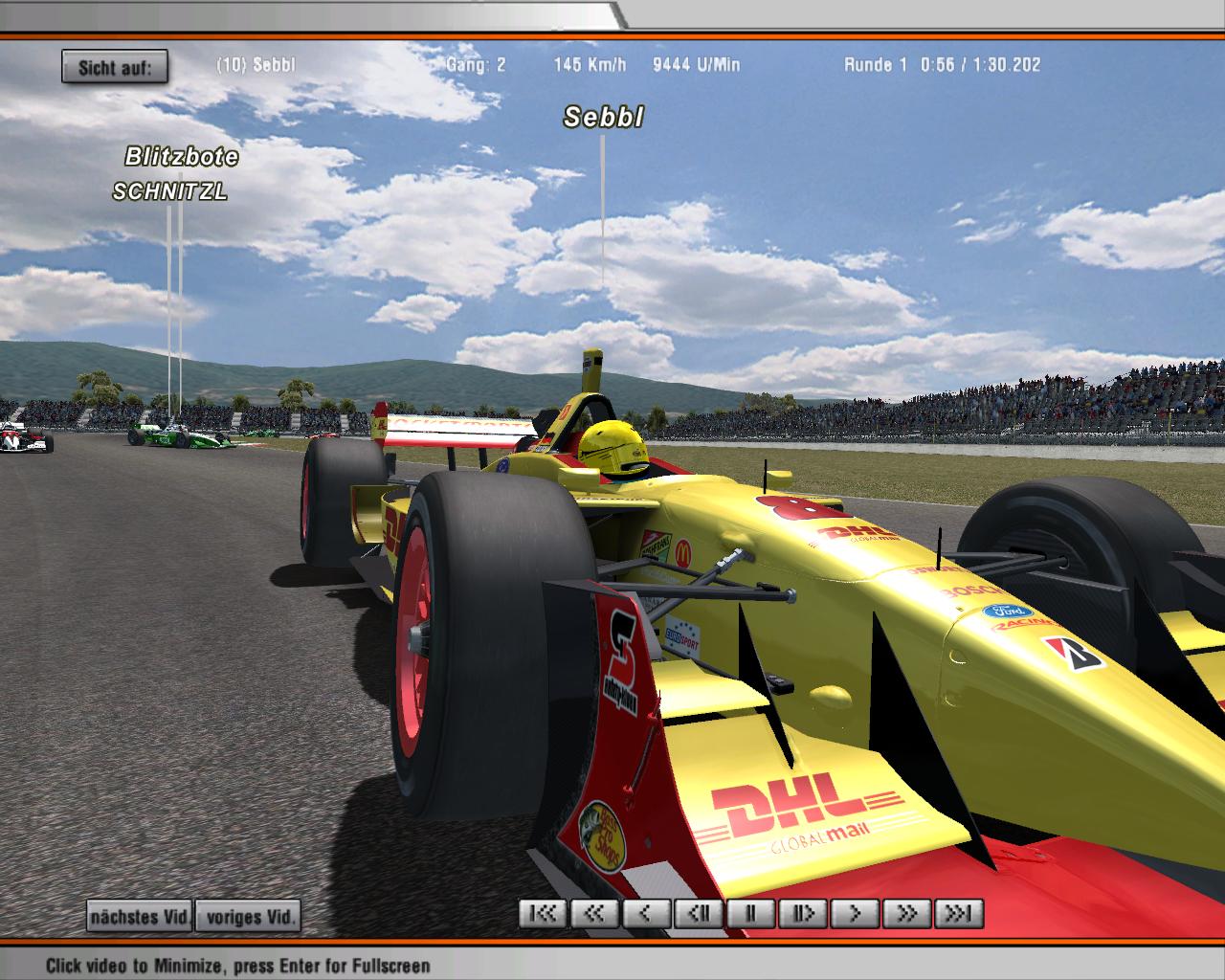Step one frame backward
Viewport: 1225px width, 980px height.
tap(699, 913)
